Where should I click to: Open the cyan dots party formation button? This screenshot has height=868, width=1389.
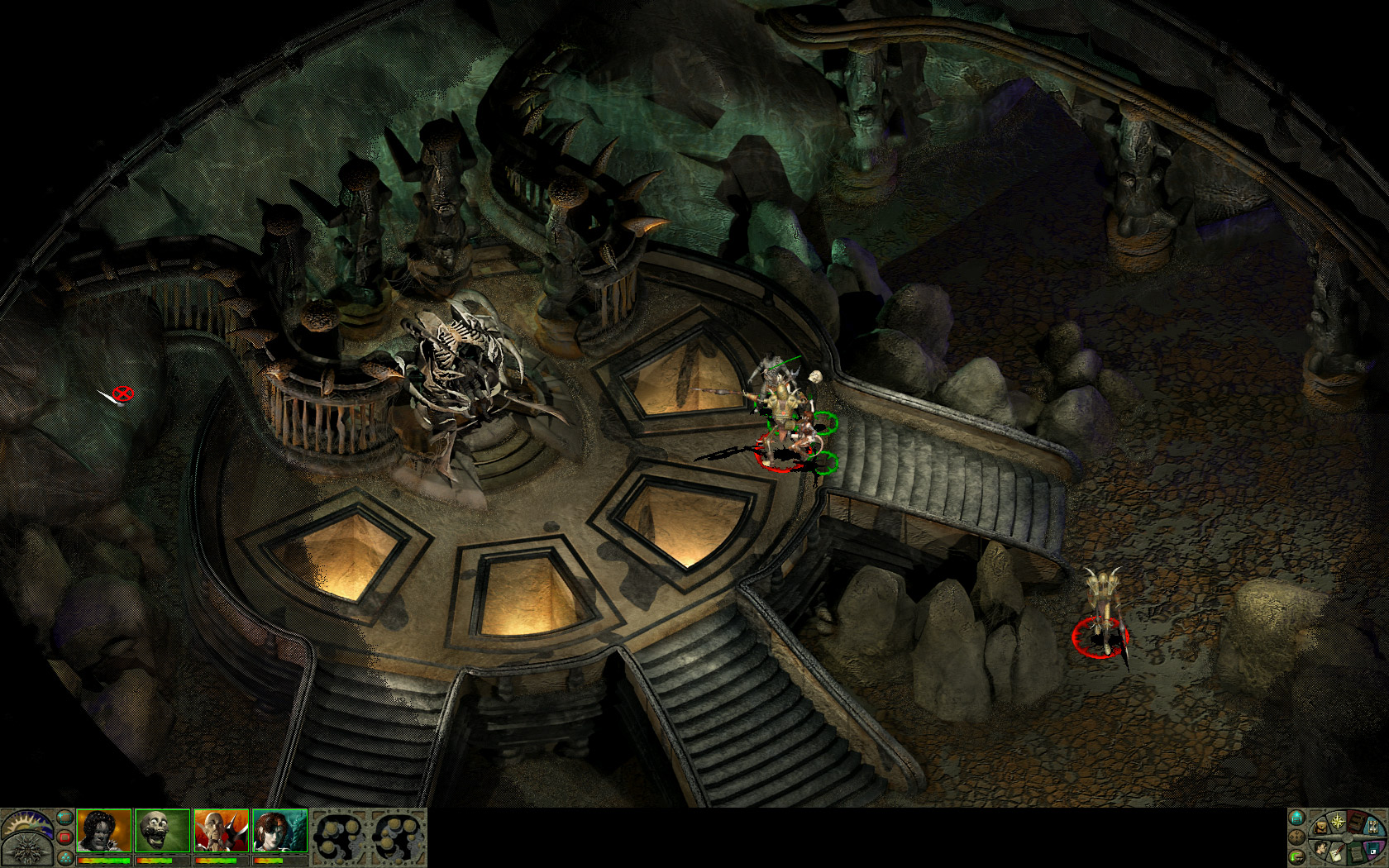(x=65, y=858)
